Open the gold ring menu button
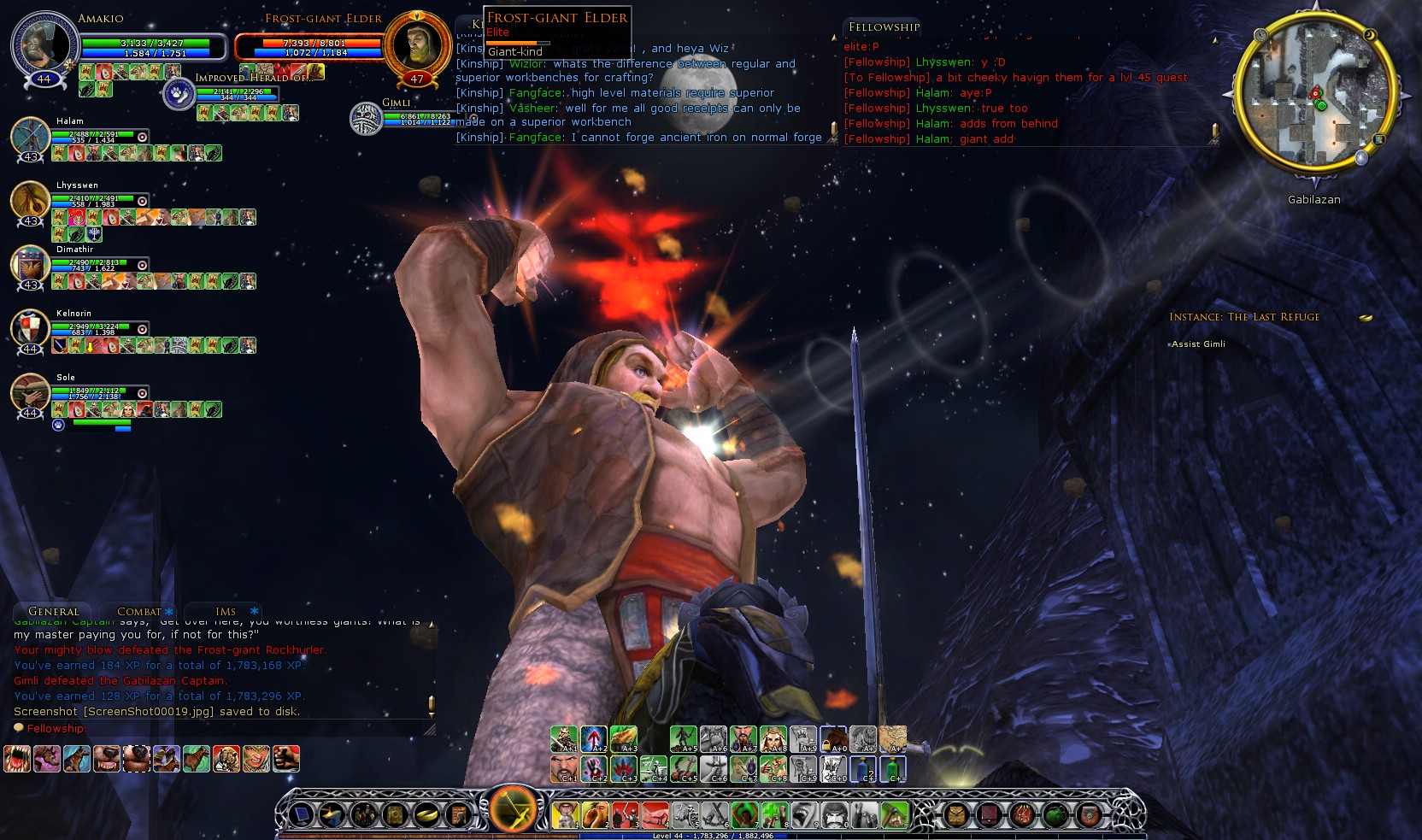Image resolution: width=1422 pixels, height=840 pixels. tap(425, 815)
